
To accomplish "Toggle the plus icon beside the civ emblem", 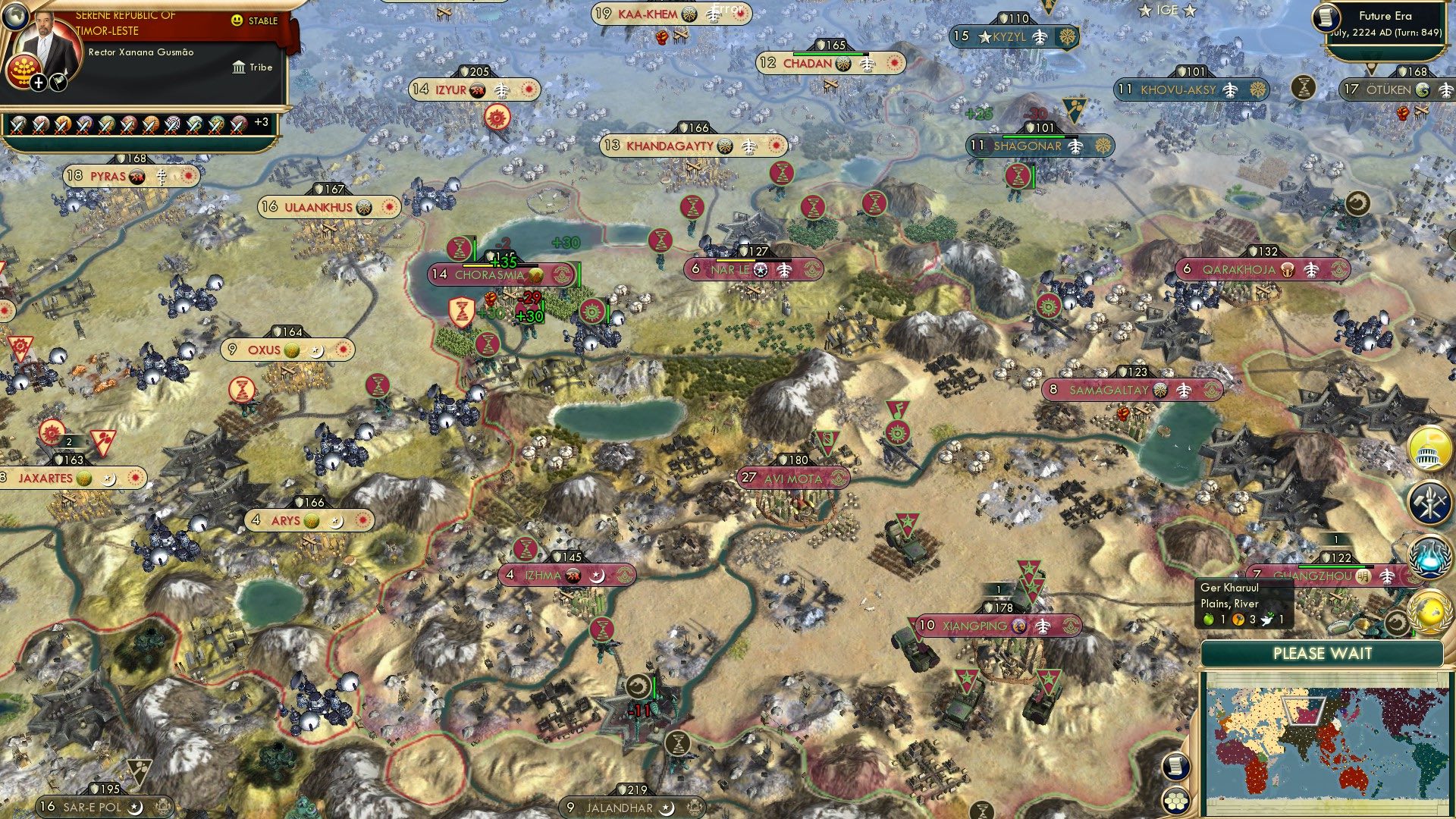I will [39, 82].
